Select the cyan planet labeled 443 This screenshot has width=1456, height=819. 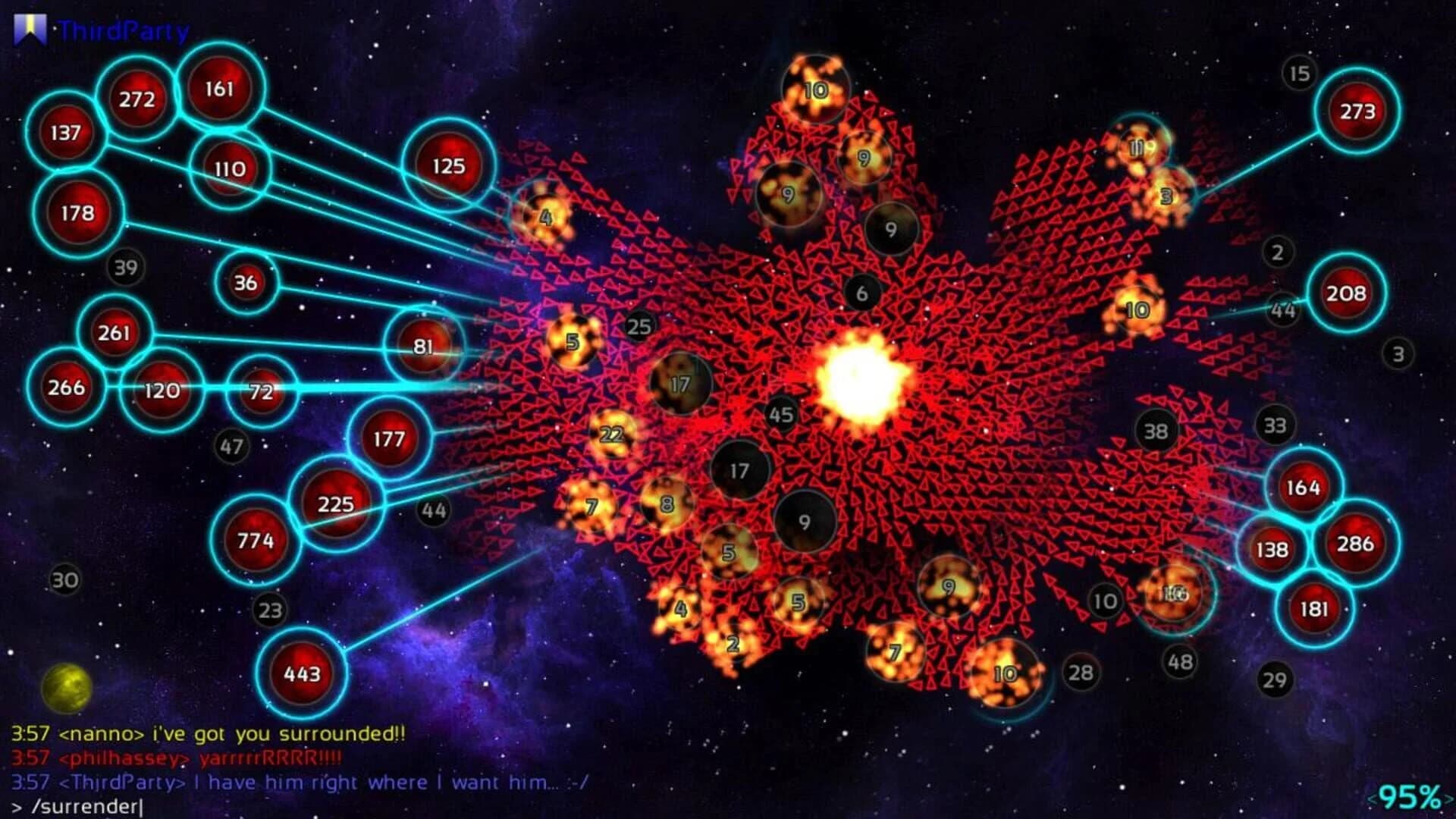click(302, 672)
